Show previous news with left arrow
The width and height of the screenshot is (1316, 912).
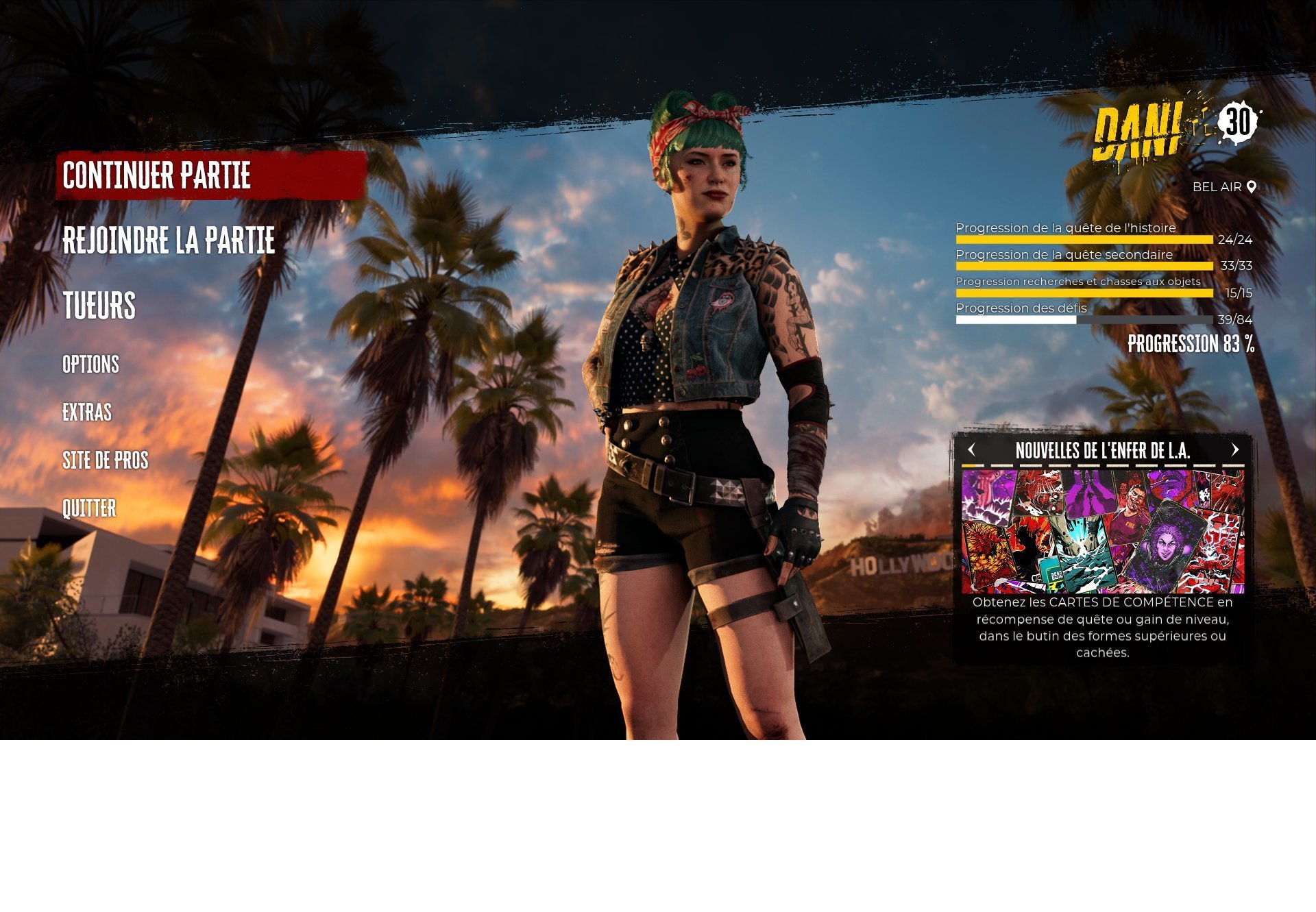coord(971,450)
